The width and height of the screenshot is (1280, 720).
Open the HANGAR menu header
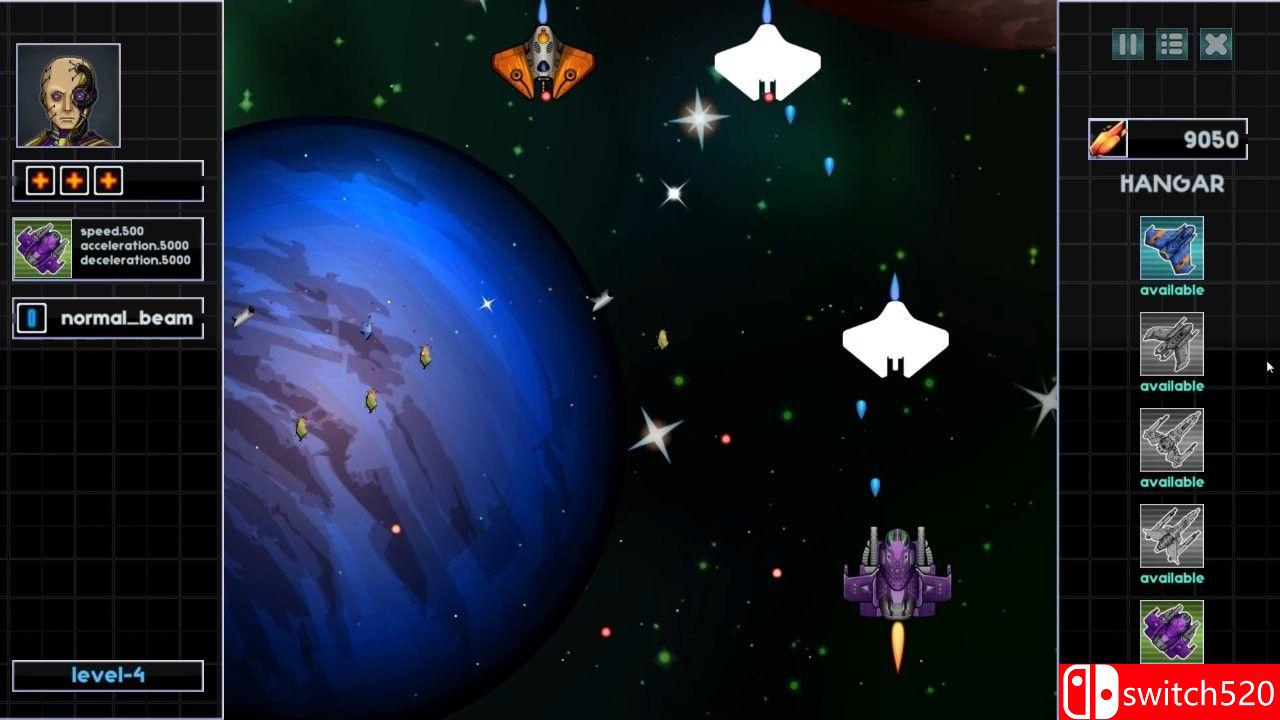1171,183
